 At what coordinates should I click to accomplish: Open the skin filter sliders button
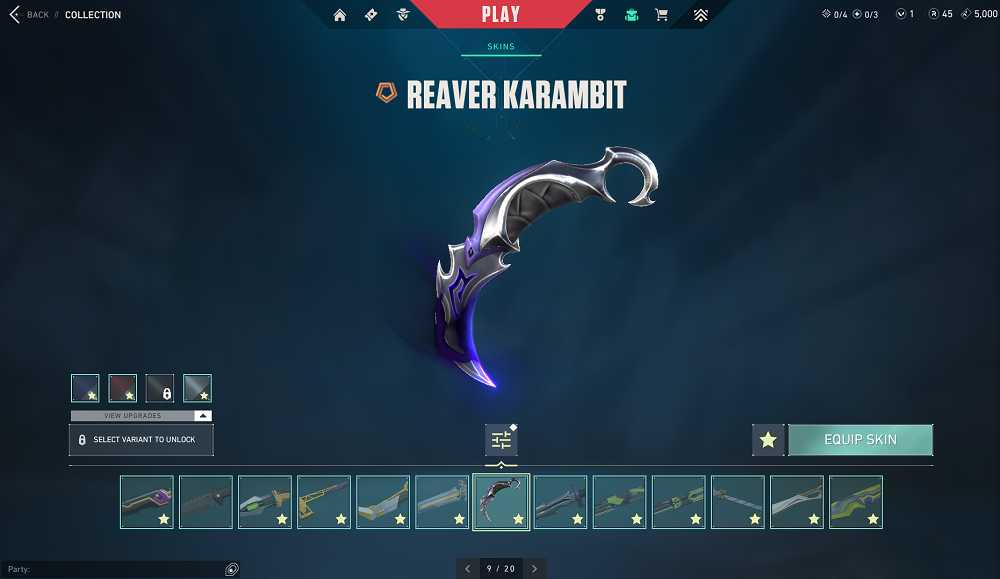point(501,440)
